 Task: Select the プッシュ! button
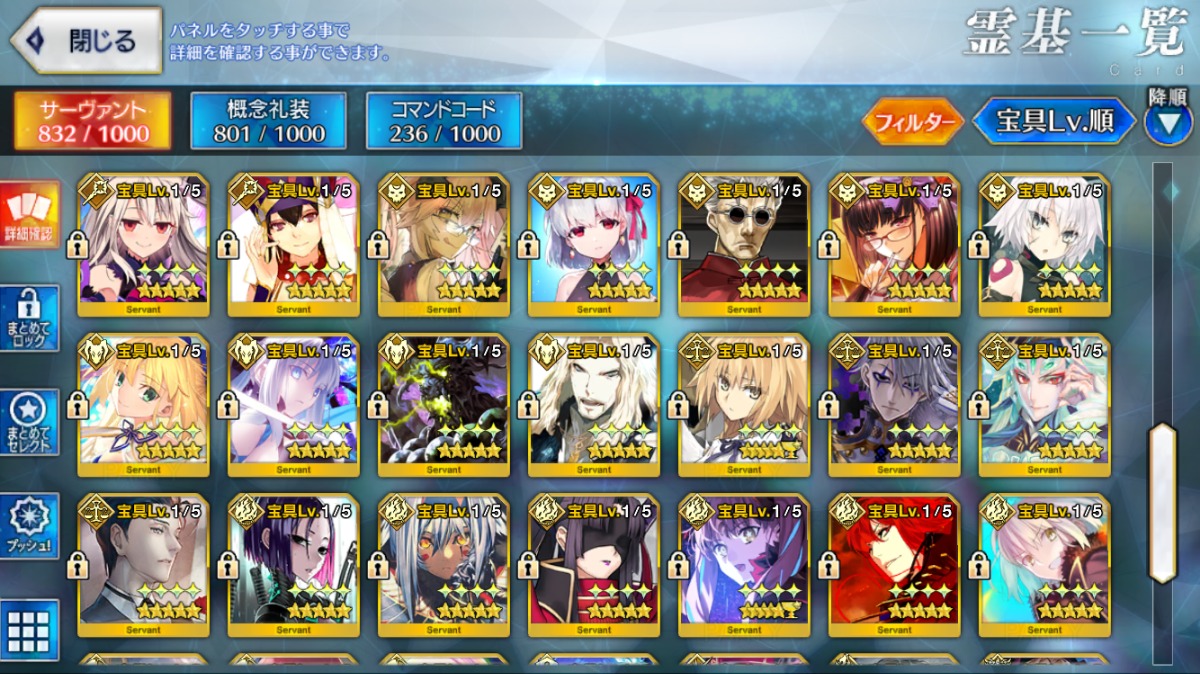coord(30,526)
